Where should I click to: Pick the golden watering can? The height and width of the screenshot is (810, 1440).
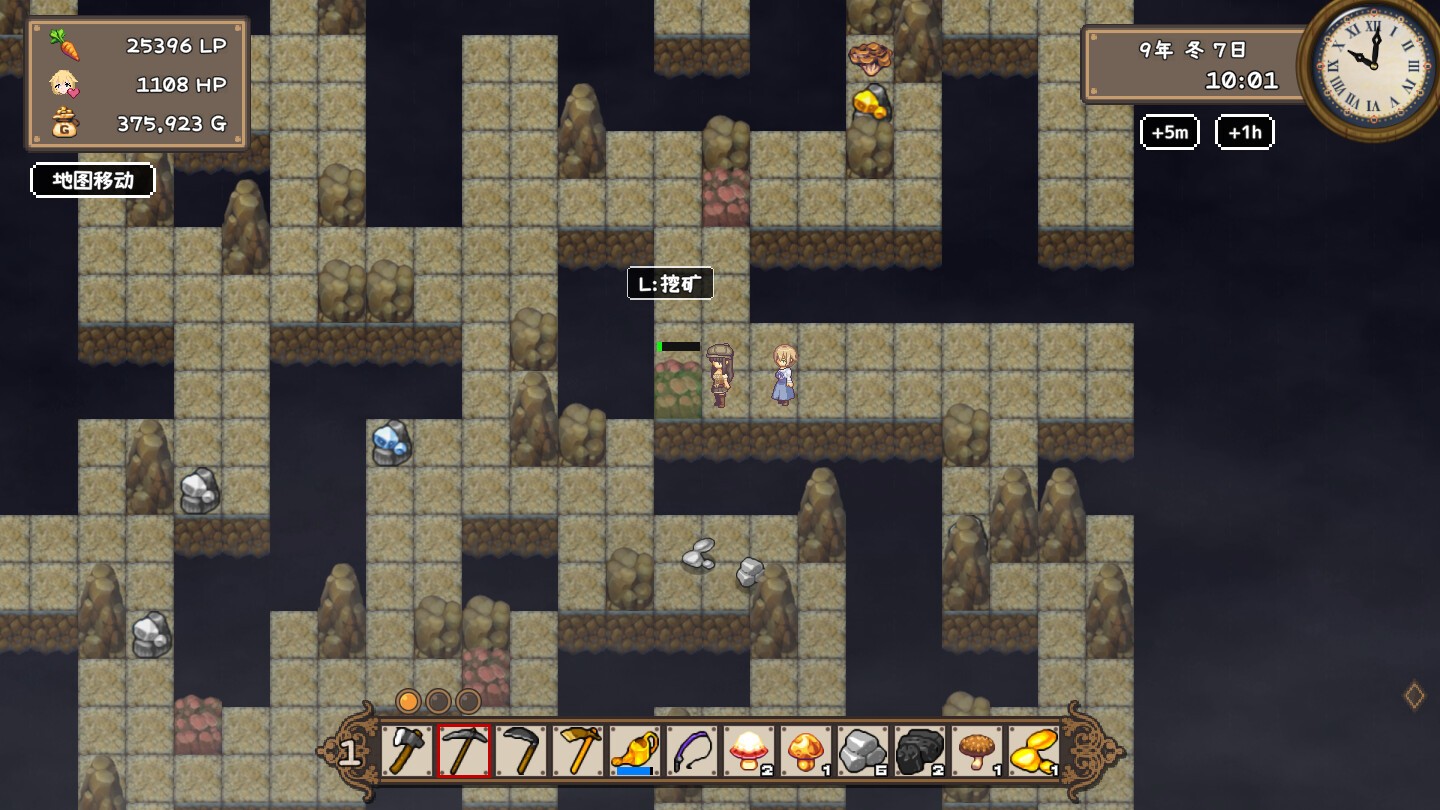click(635, 751)
